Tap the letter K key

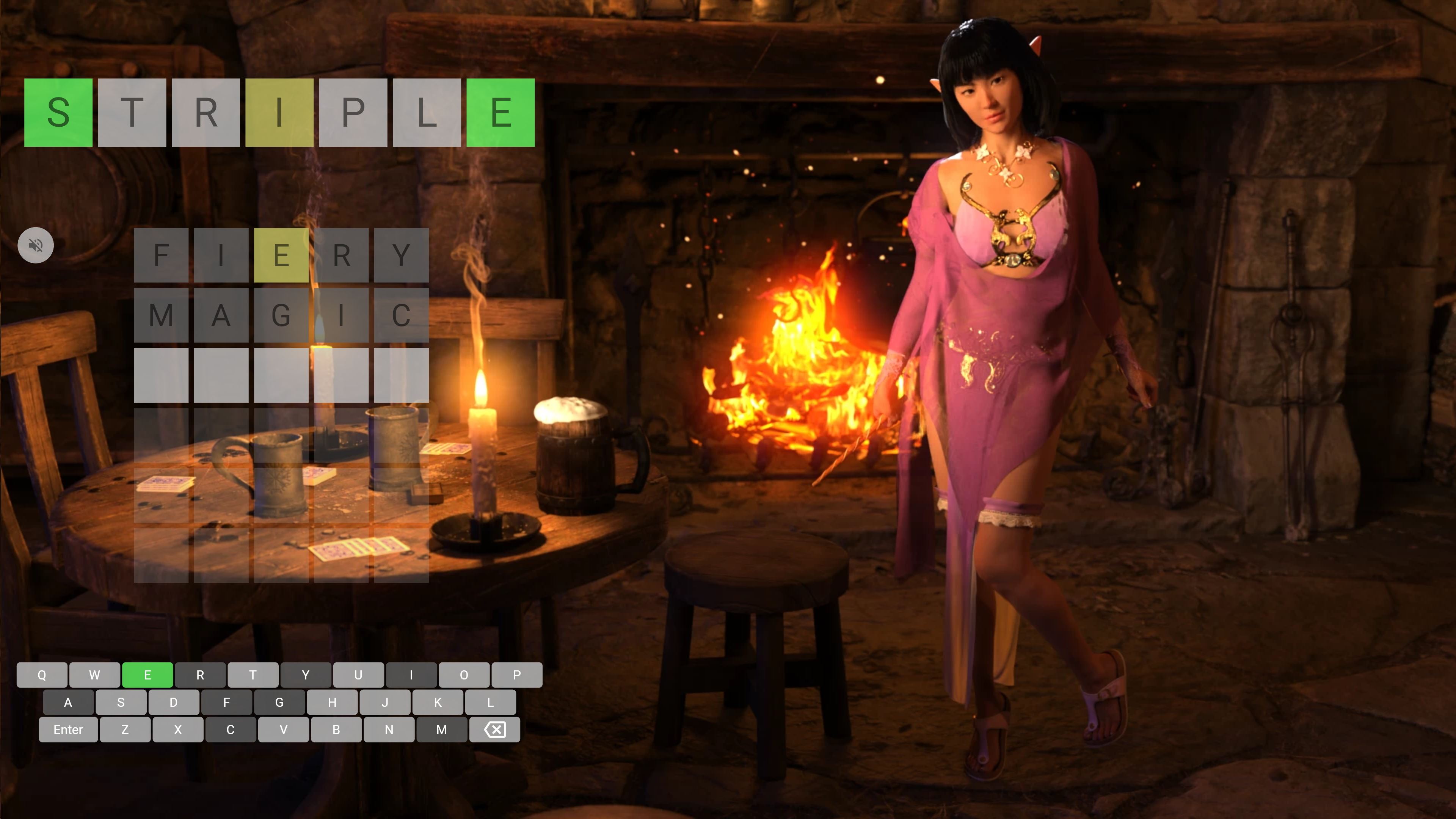coord(438,703)
